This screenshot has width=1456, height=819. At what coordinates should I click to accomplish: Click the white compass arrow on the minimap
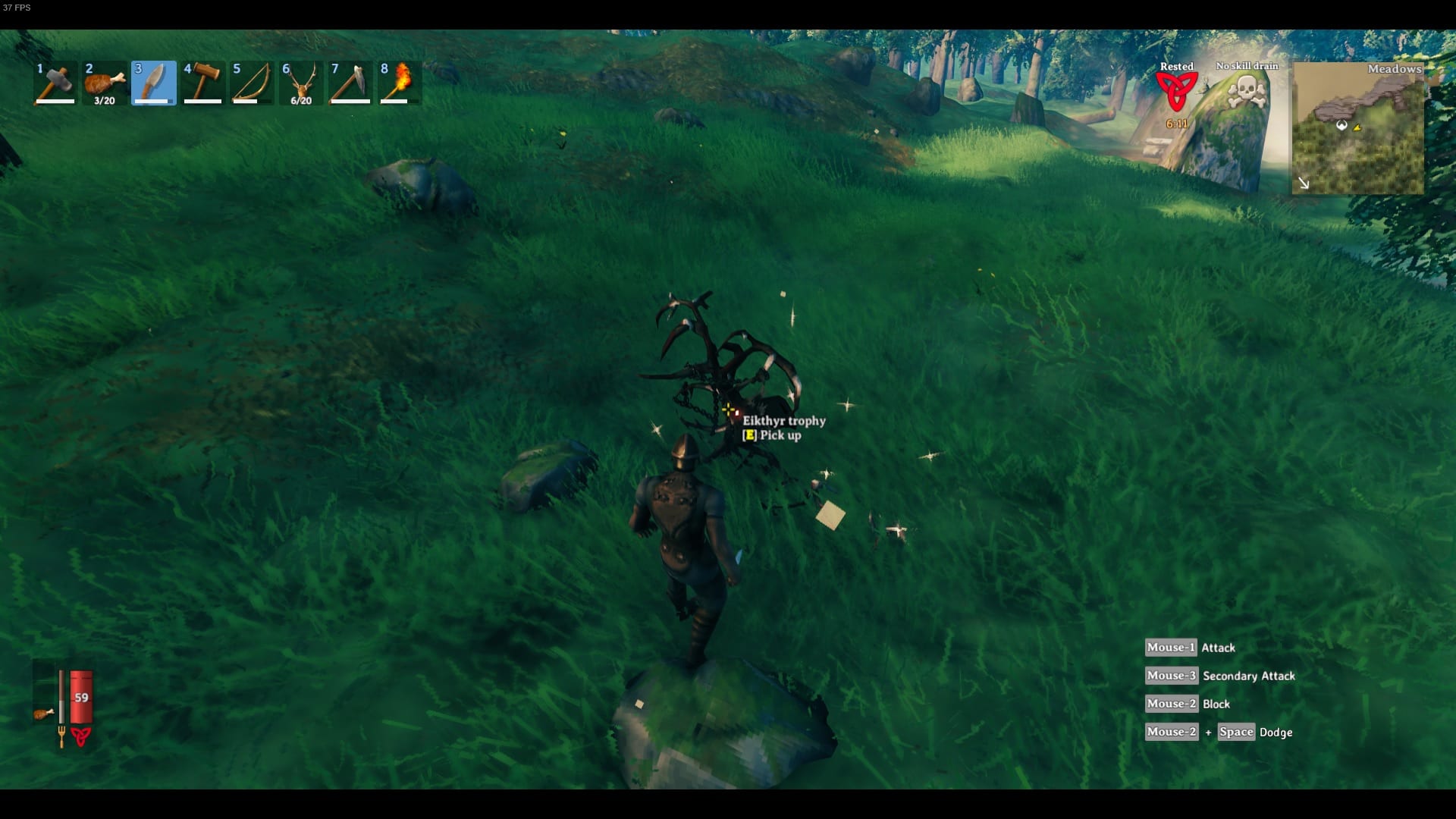pos(1305,182)
